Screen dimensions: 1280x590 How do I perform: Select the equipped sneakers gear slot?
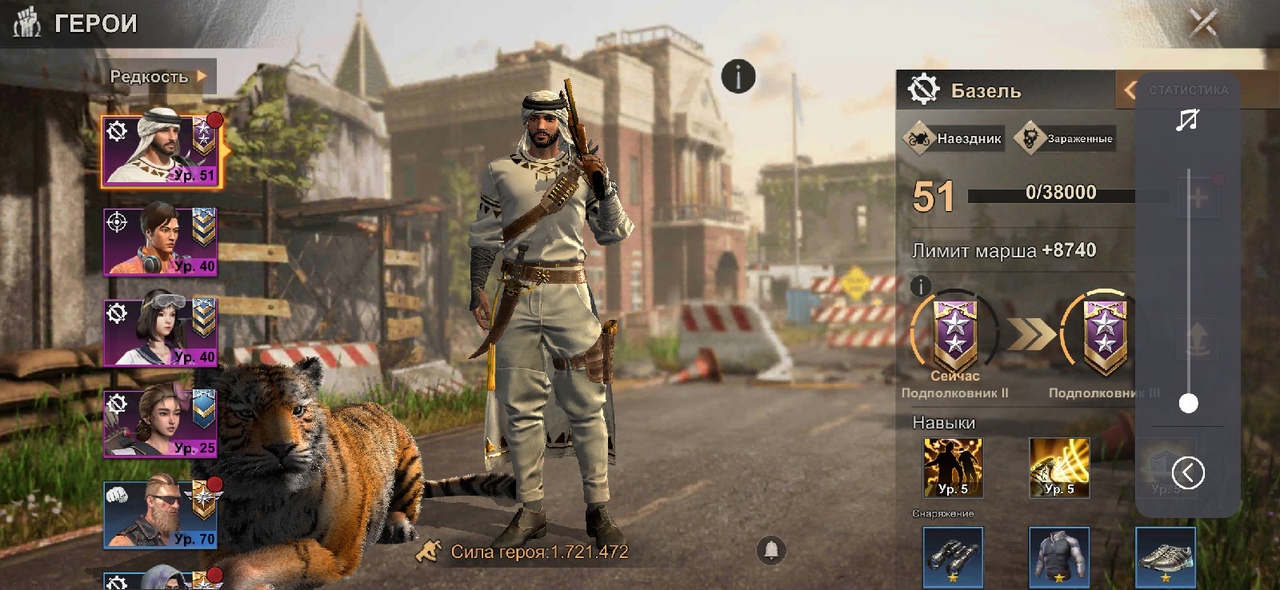coord(1165,557)
